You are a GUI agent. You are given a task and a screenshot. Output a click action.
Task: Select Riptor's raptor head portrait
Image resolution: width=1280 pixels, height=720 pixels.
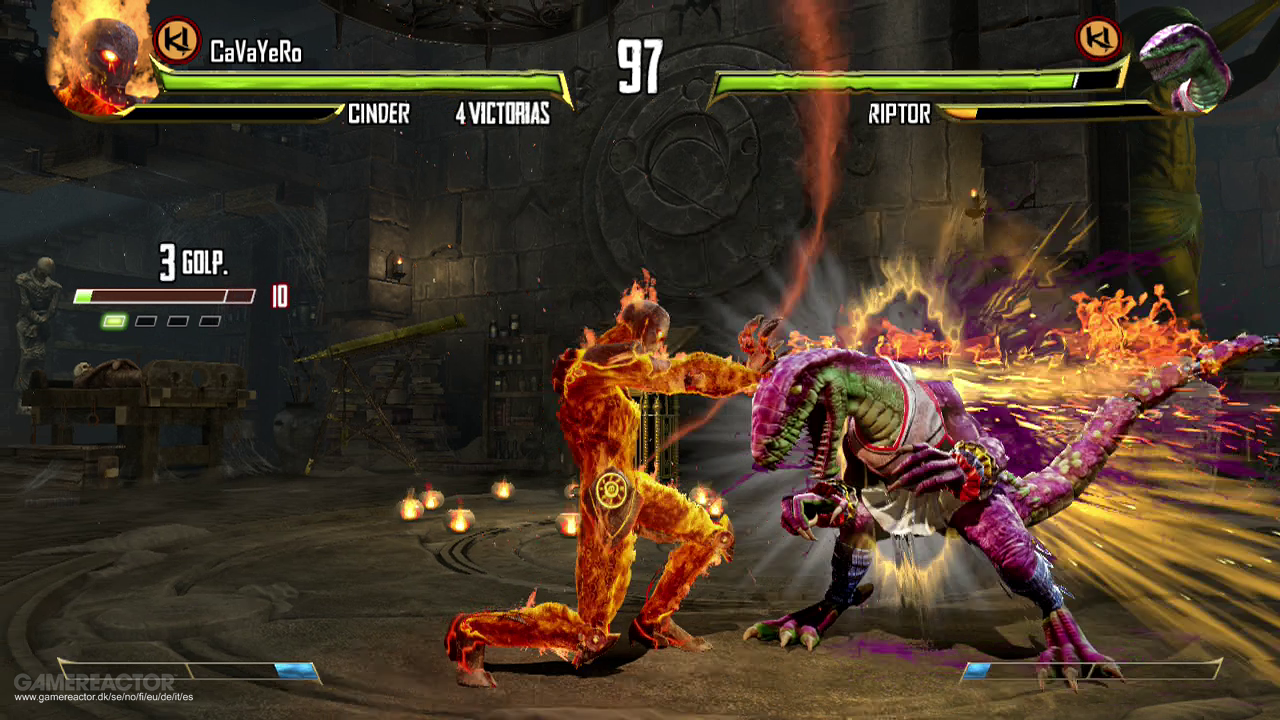1186,66
